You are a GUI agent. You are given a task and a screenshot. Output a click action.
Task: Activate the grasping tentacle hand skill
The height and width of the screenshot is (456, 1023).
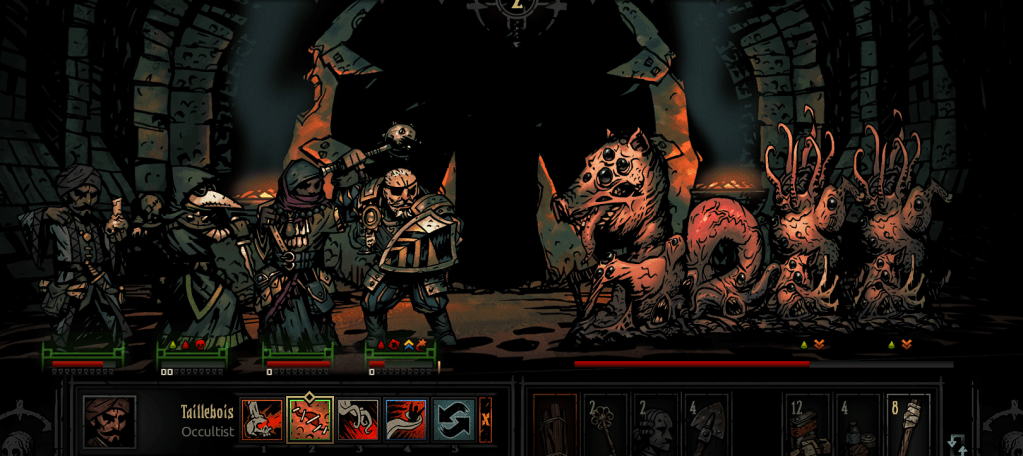point(358,420)
